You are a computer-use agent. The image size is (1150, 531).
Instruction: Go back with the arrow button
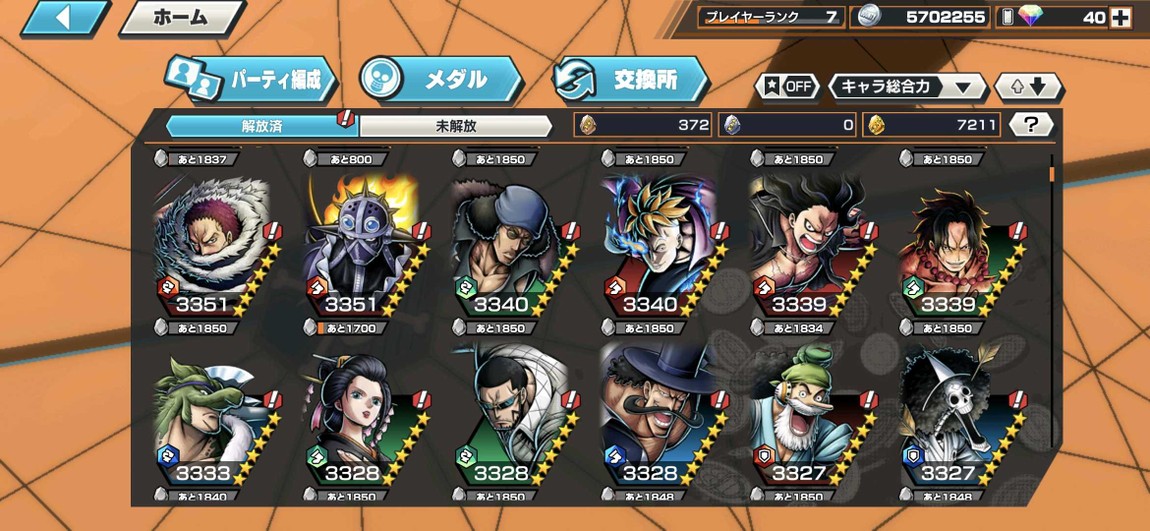coord(65,18)
